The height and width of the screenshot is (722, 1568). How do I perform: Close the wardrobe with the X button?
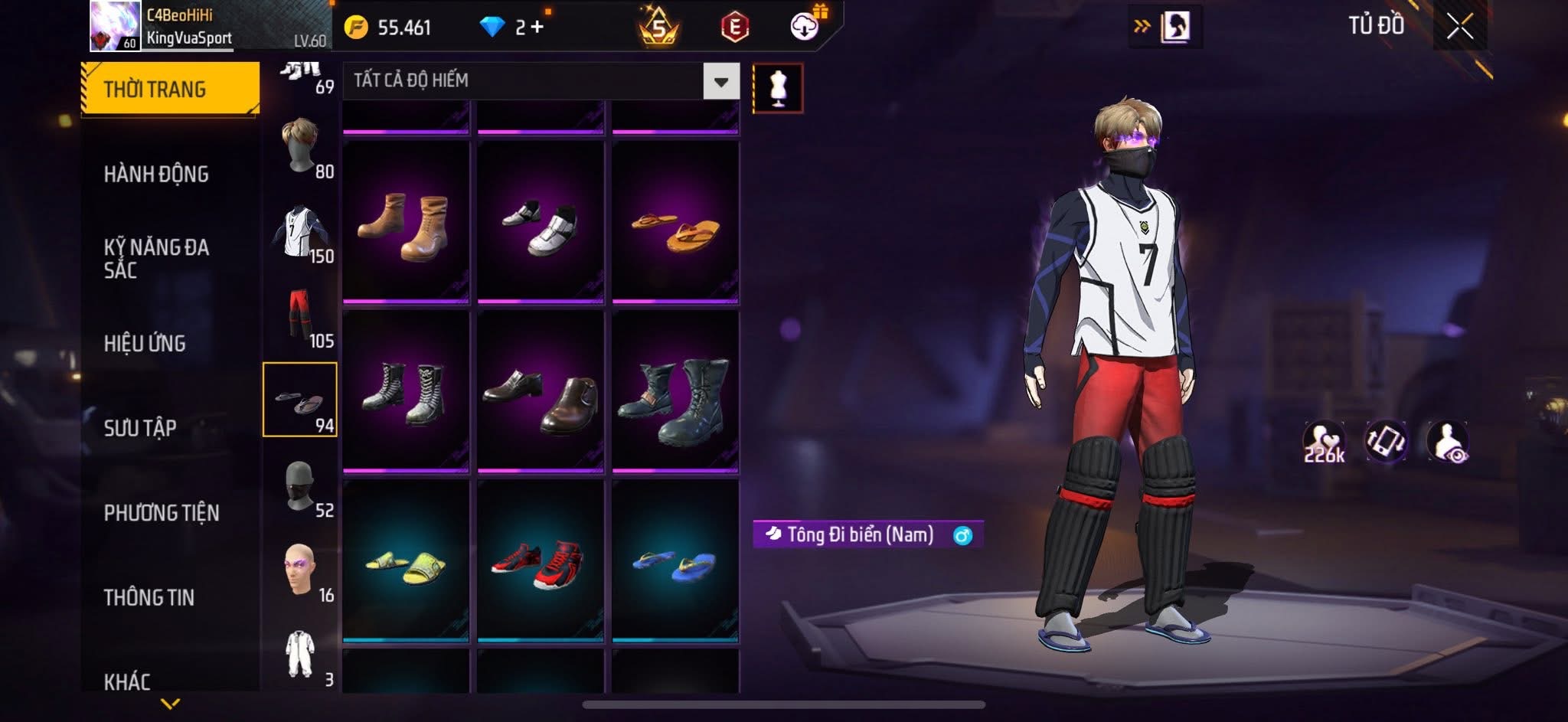[x=1459, y=27]
